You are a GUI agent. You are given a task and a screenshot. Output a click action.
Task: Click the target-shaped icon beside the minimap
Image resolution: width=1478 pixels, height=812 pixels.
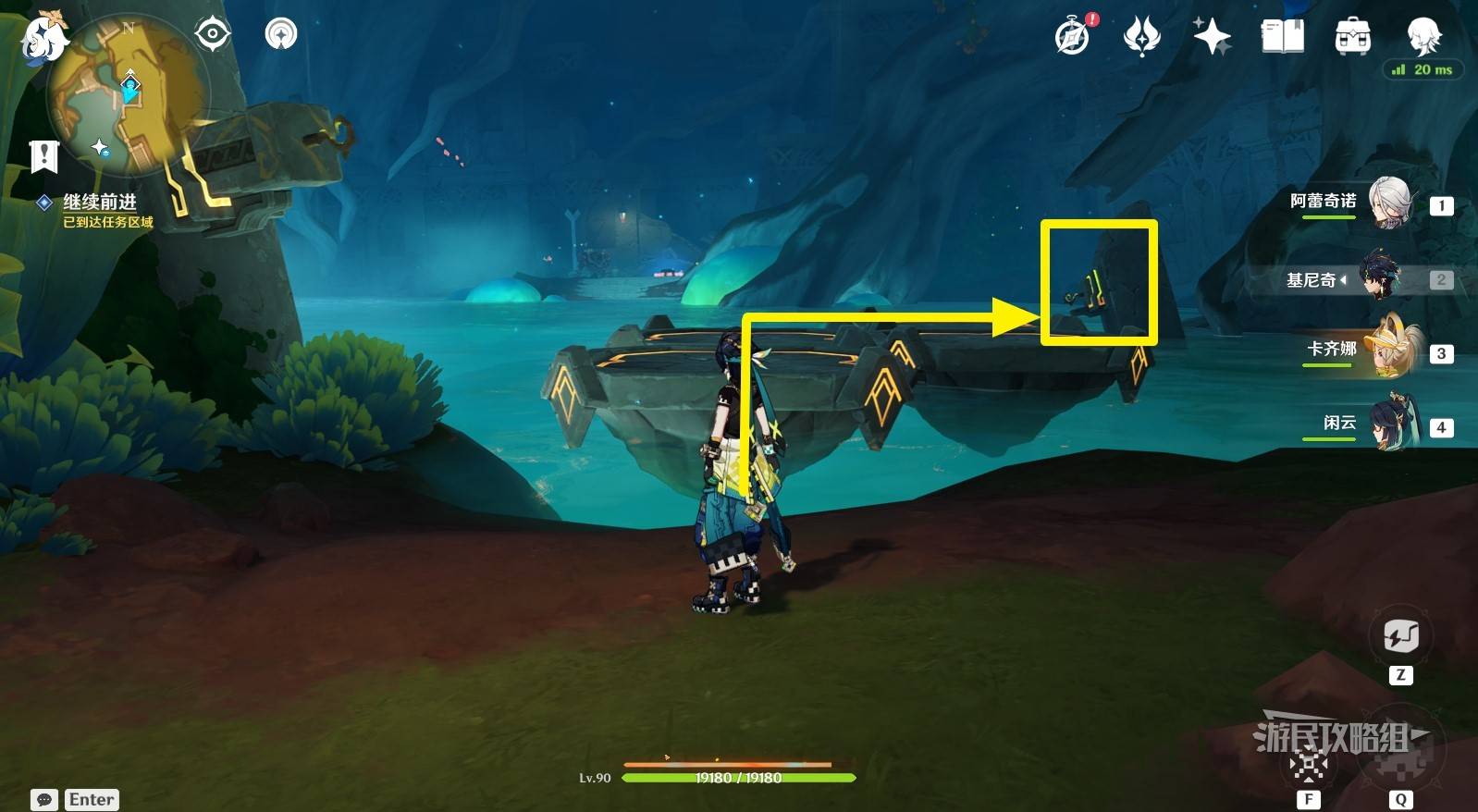coord(212,34)
